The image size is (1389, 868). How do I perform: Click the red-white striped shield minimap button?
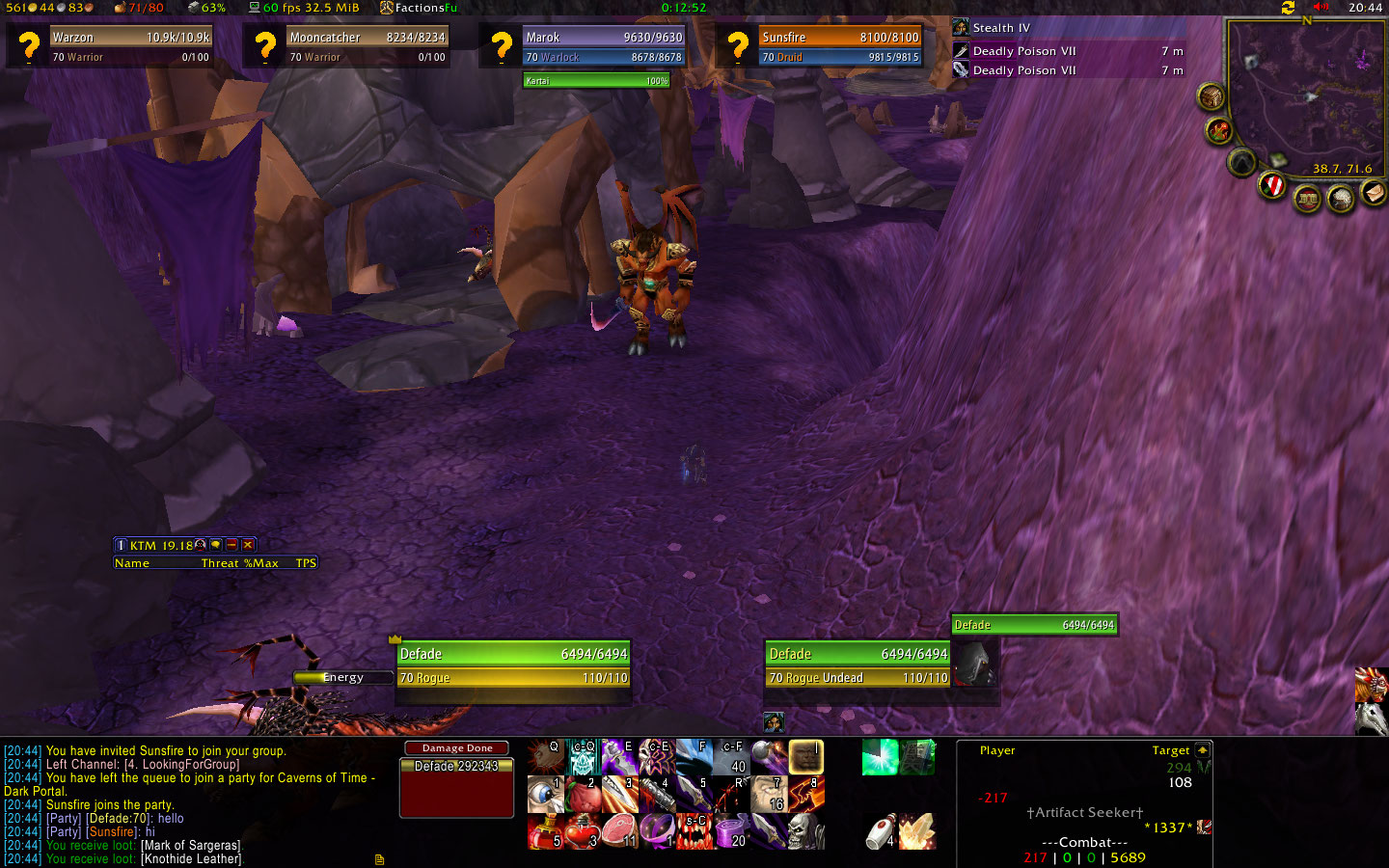(x=1272, y=185)
